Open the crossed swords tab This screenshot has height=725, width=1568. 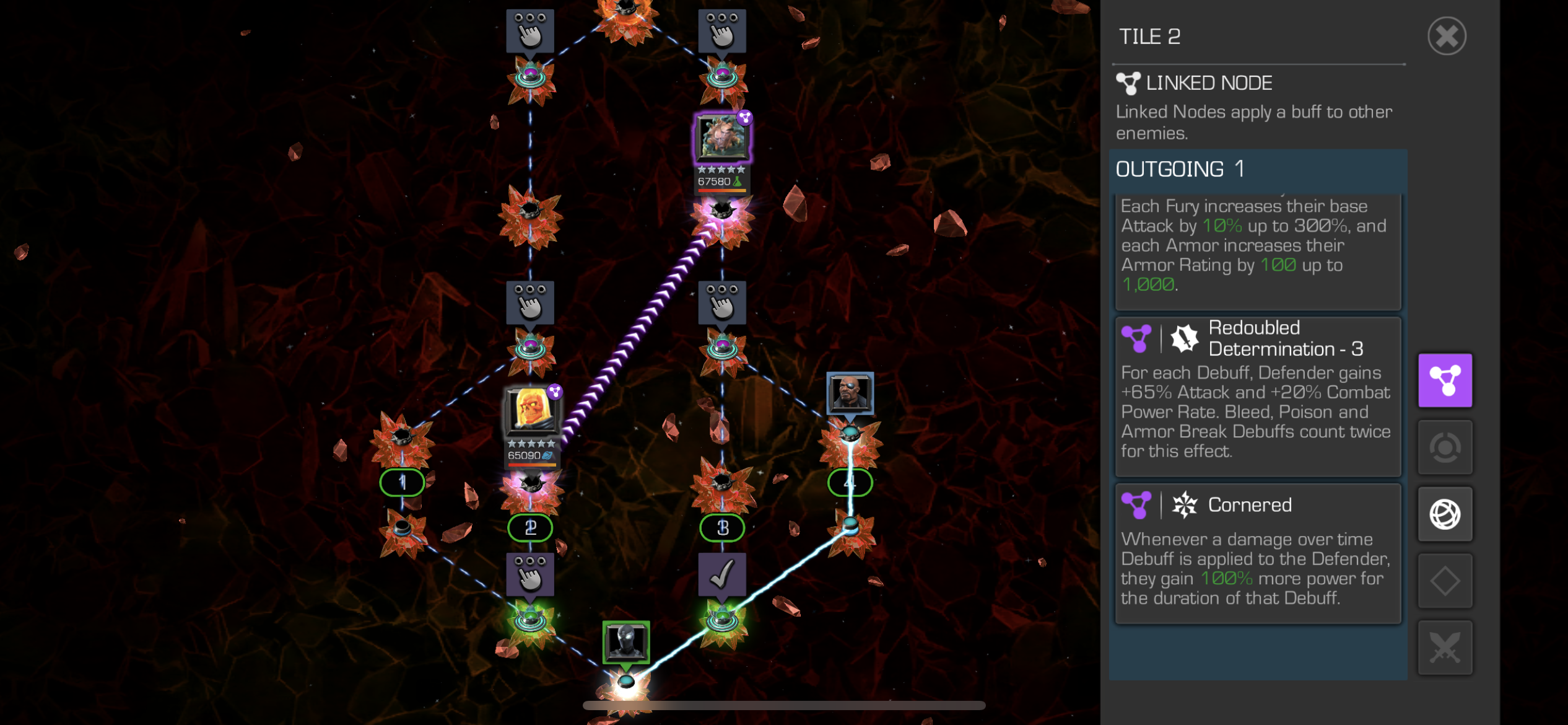[1445, 648]
